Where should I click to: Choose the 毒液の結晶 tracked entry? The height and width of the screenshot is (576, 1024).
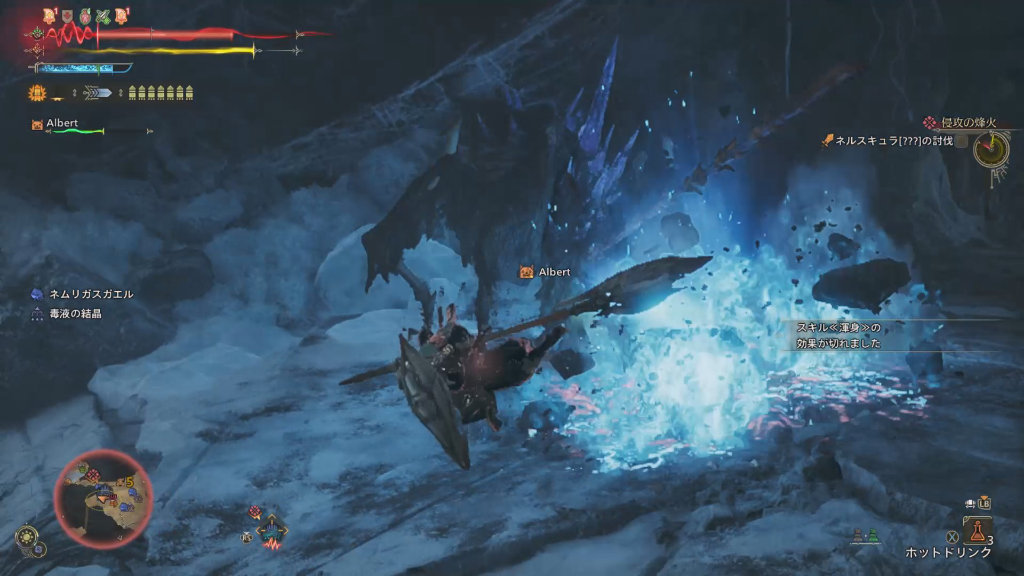coord(77,313)
